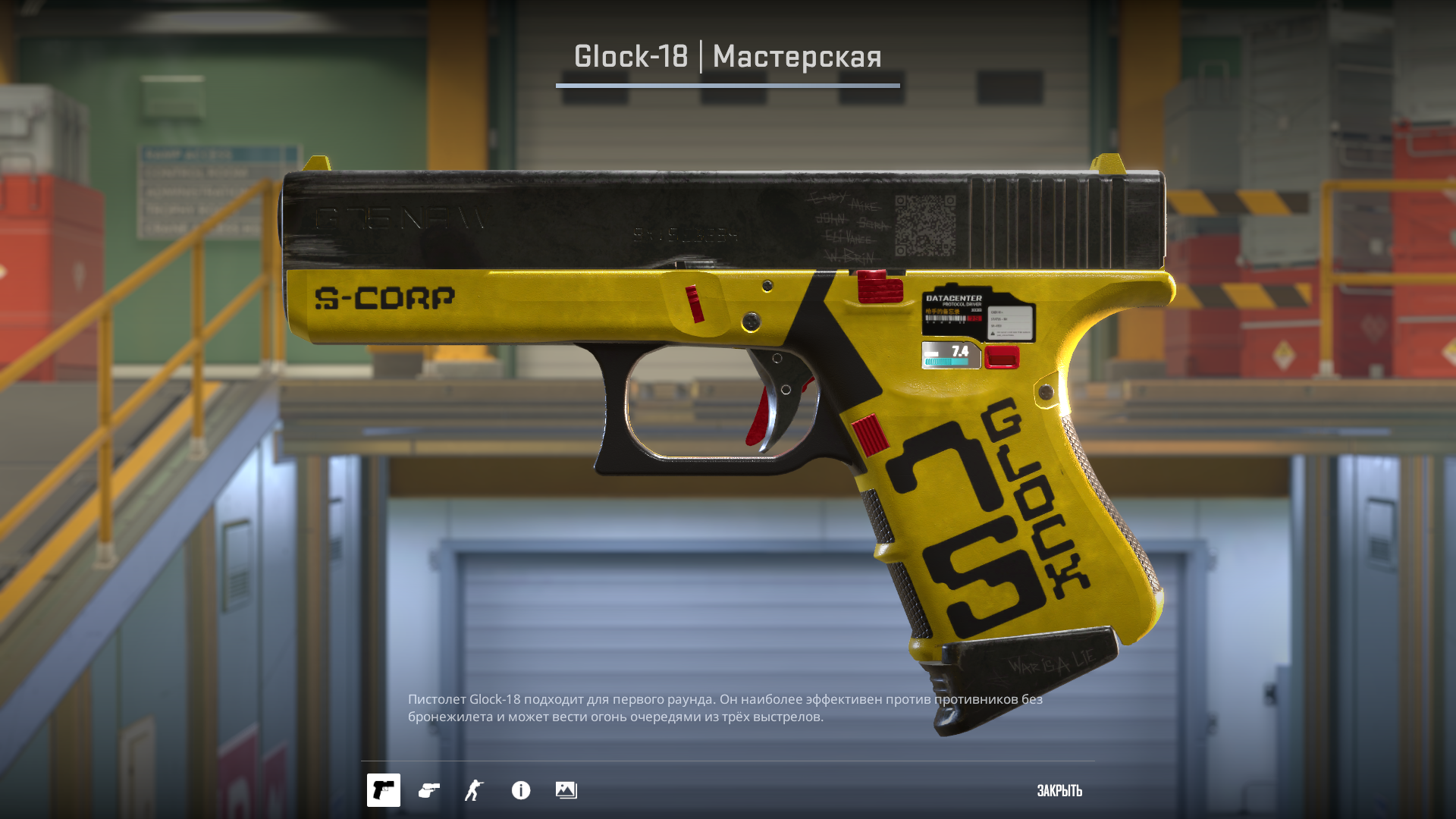Screen dimensions: 1456x819
Task: Close the inspect screen with ЗАКРЫТЬ
Action: (1059, 791)
